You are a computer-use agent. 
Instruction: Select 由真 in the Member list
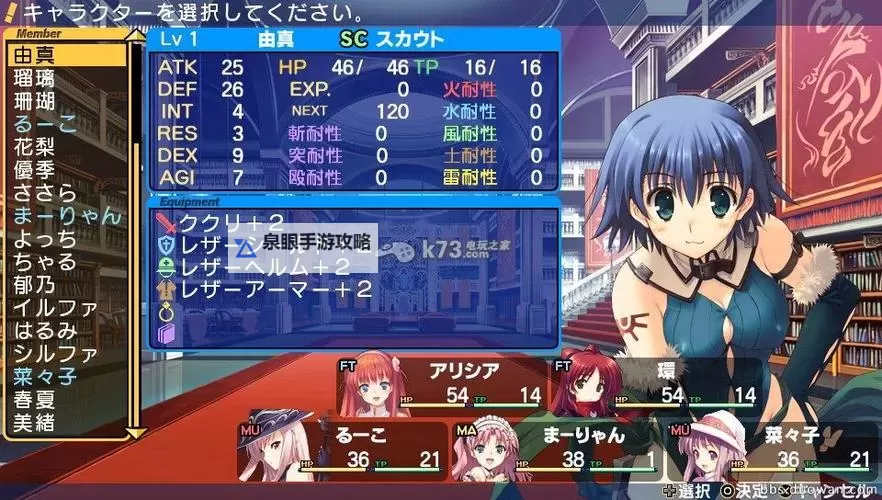point(36,54)
